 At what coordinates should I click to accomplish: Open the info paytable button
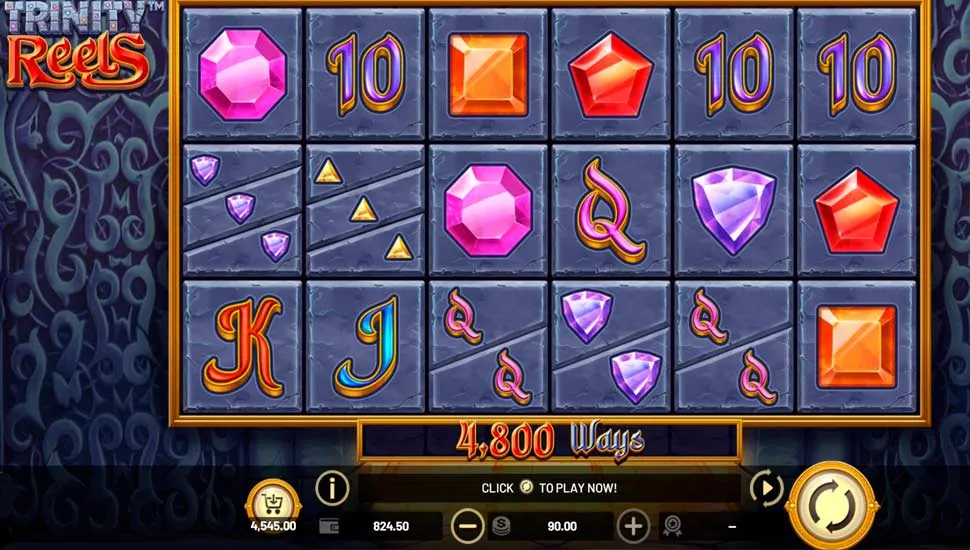(x=332, y=488)
